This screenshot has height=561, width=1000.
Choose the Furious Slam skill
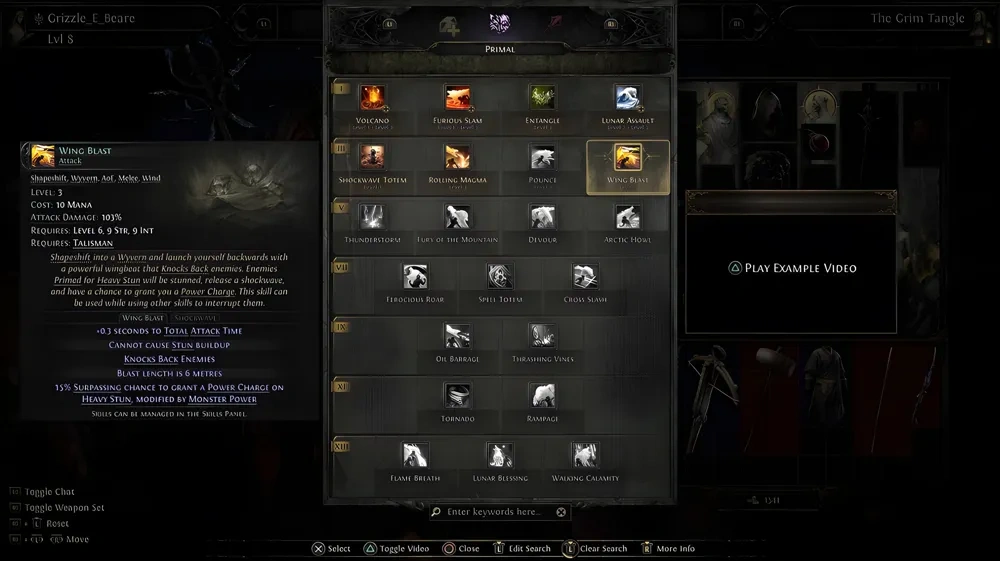[458, 99]
